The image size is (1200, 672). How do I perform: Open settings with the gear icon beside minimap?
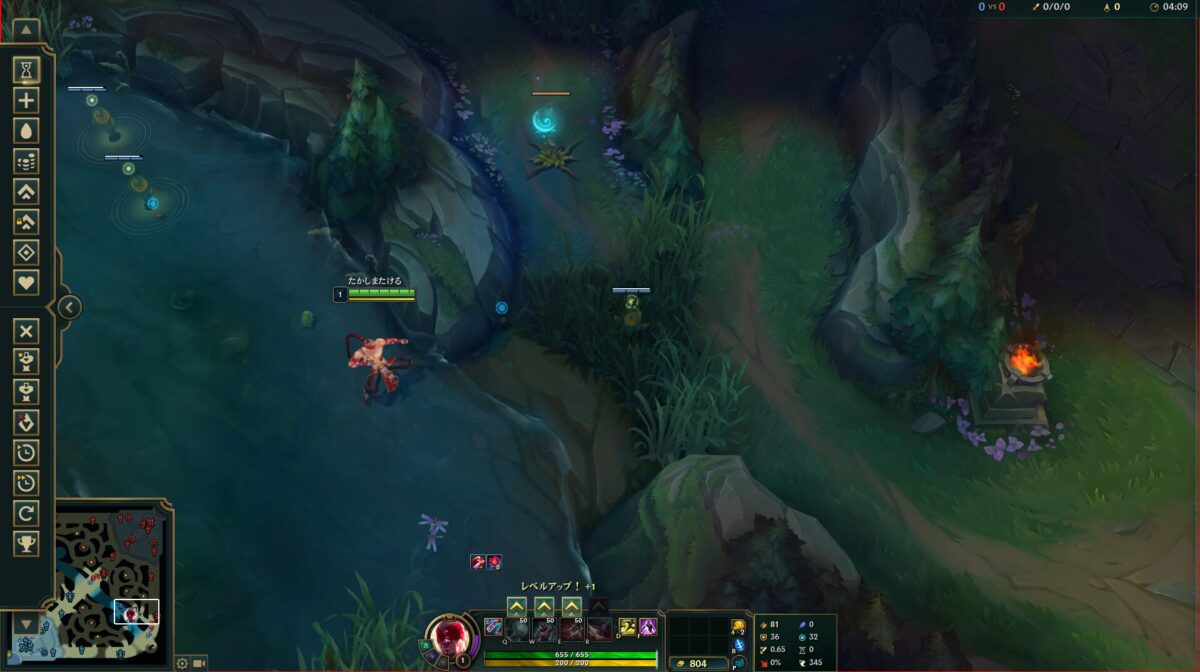(x=182, y=663)
